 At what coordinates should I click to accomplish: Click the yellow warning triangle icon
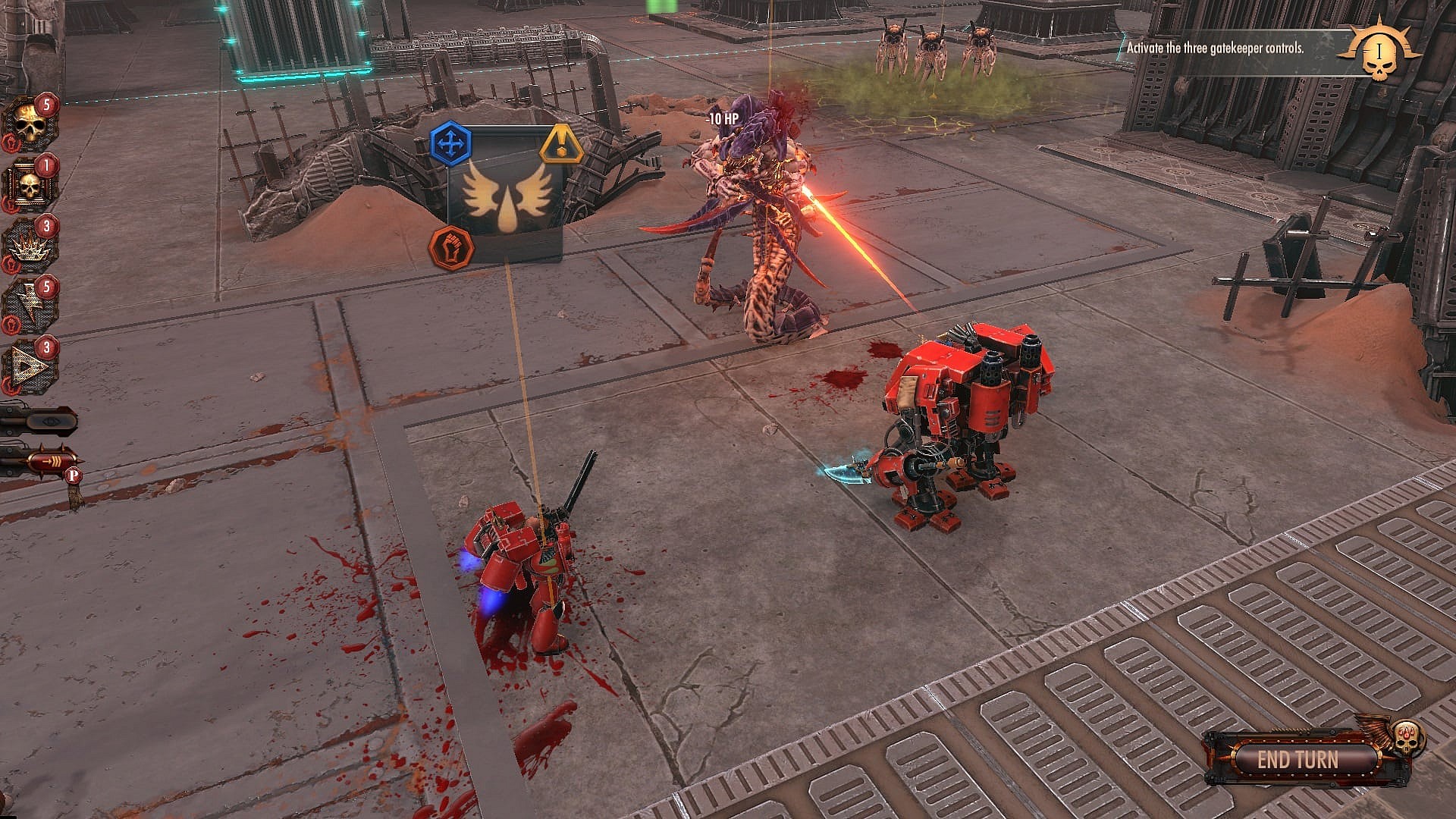(561, 145)
